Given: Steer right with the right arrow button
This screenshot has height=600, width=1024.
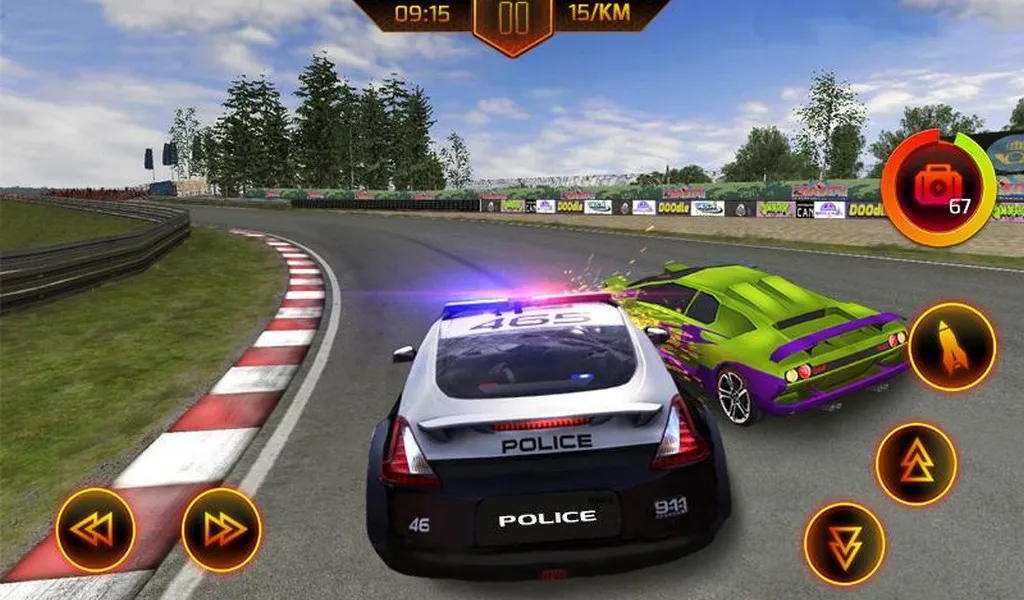Looking at the screenshot, I should click(221, 530).
